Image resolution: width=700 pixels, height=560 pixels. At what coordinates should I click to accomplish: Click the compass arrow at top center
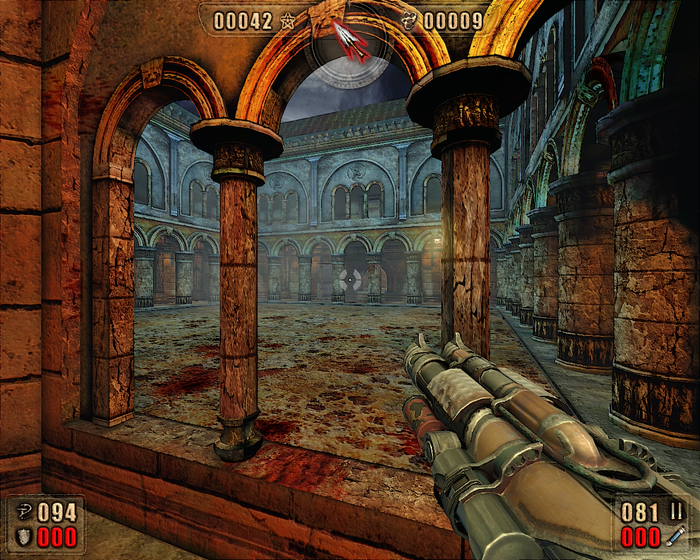click(349, 40)
